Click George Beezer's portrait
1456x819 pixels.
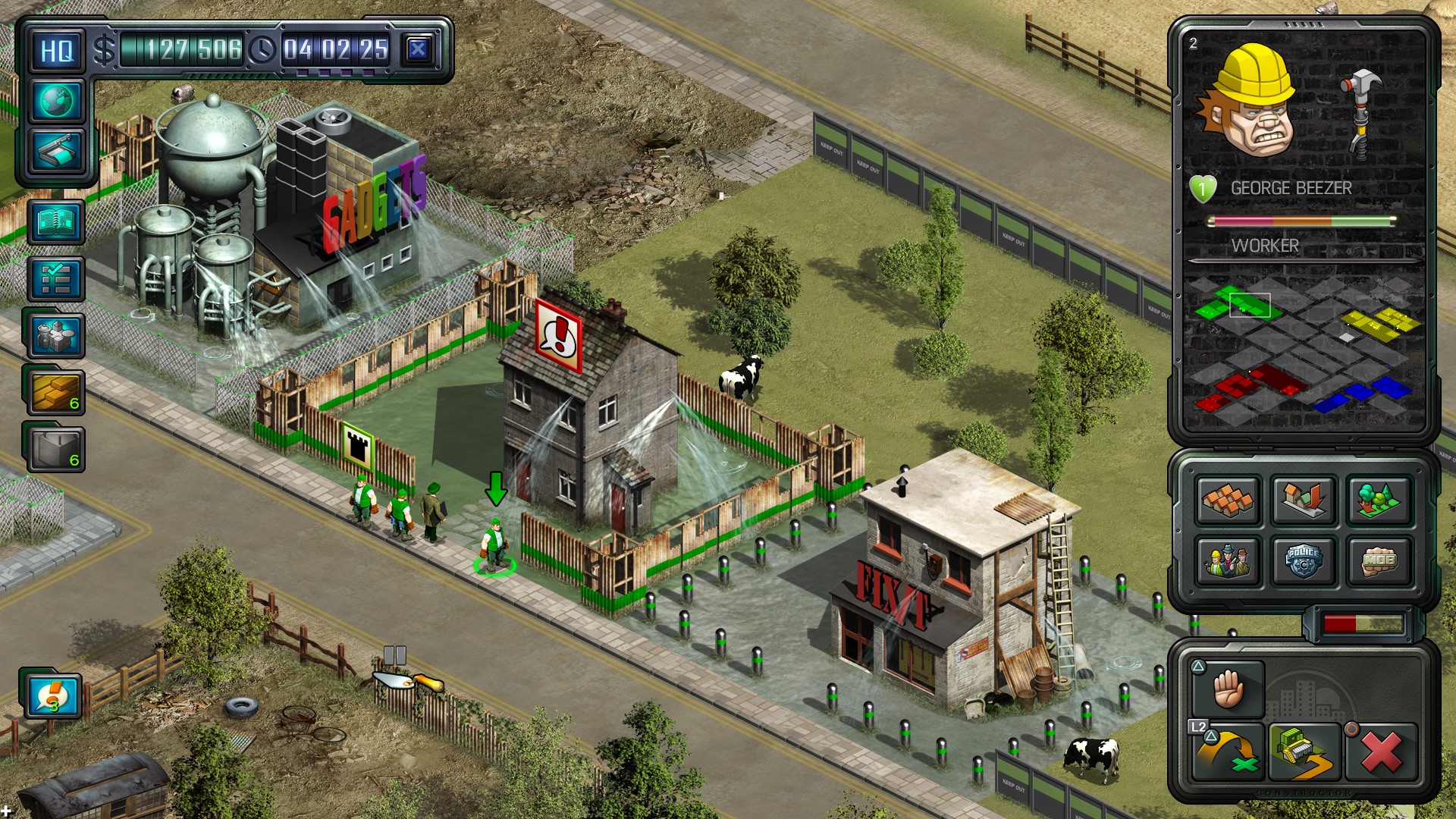[1251, 114]
